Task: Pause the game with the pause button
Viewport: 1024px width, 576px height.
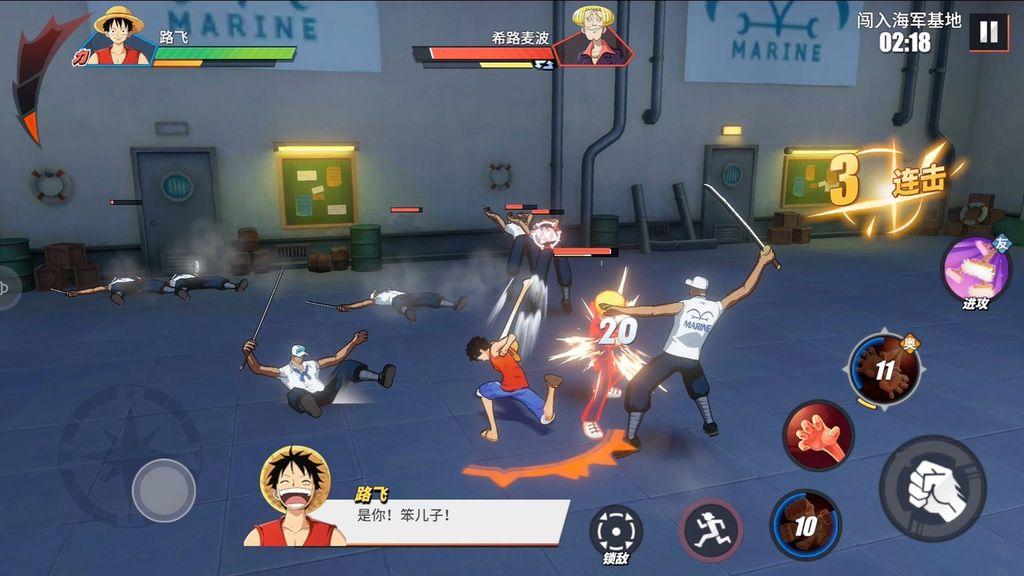Action: pos(988,31)
